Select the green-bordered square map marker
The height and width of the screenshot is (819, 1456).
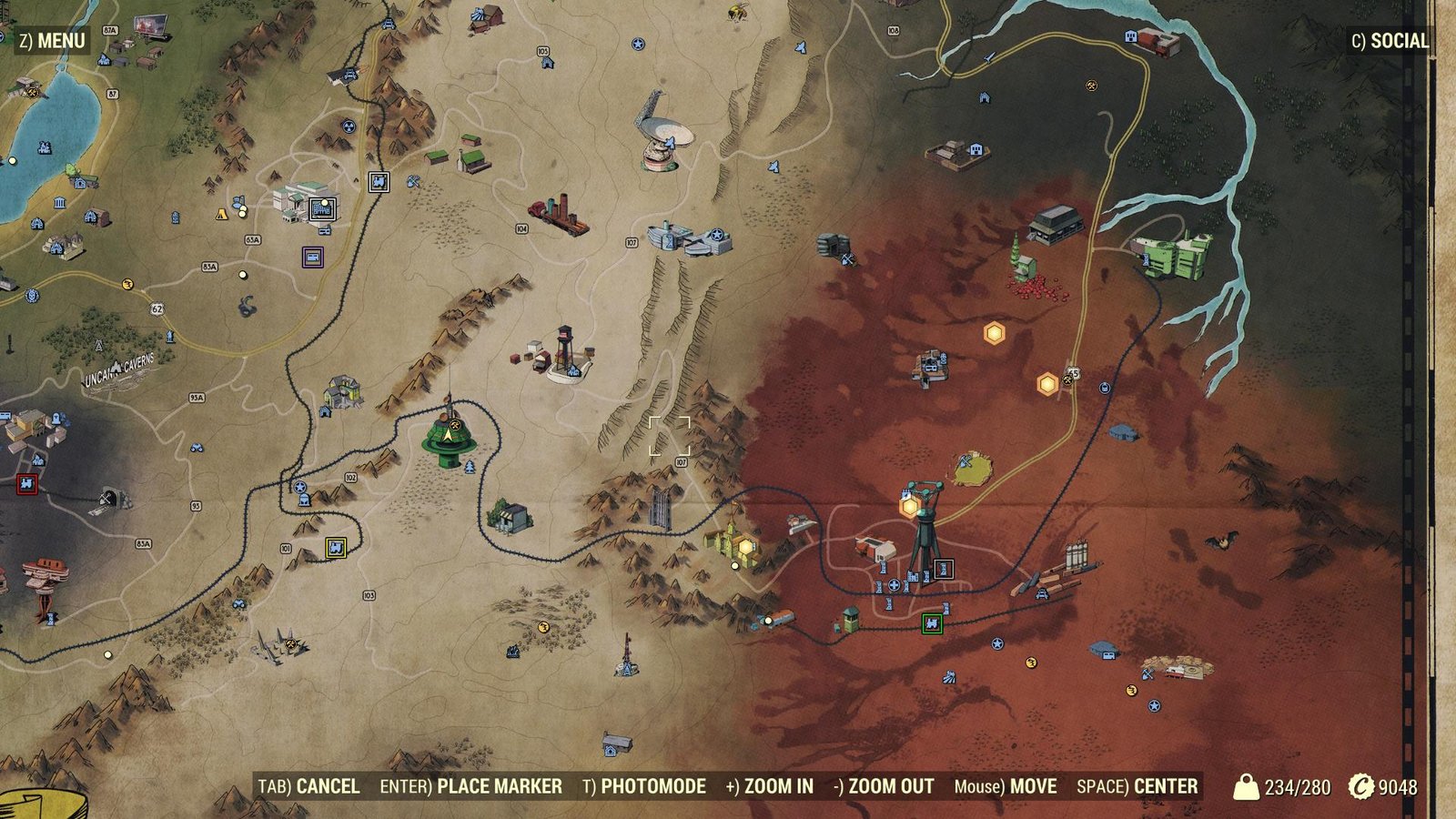[x=931, y=623]
